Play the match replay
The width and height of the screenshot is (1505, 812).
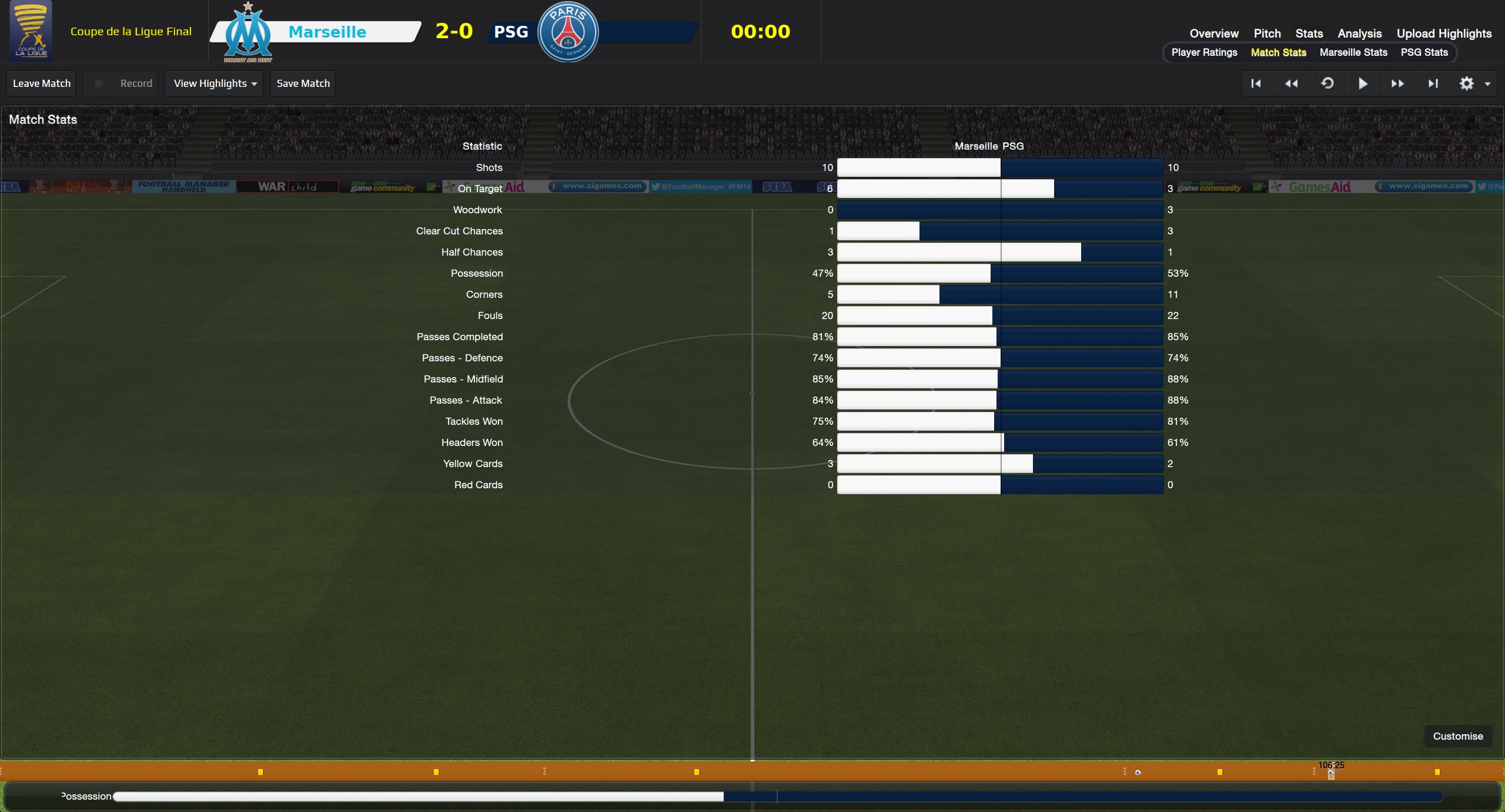click(x=1363, y=83)
